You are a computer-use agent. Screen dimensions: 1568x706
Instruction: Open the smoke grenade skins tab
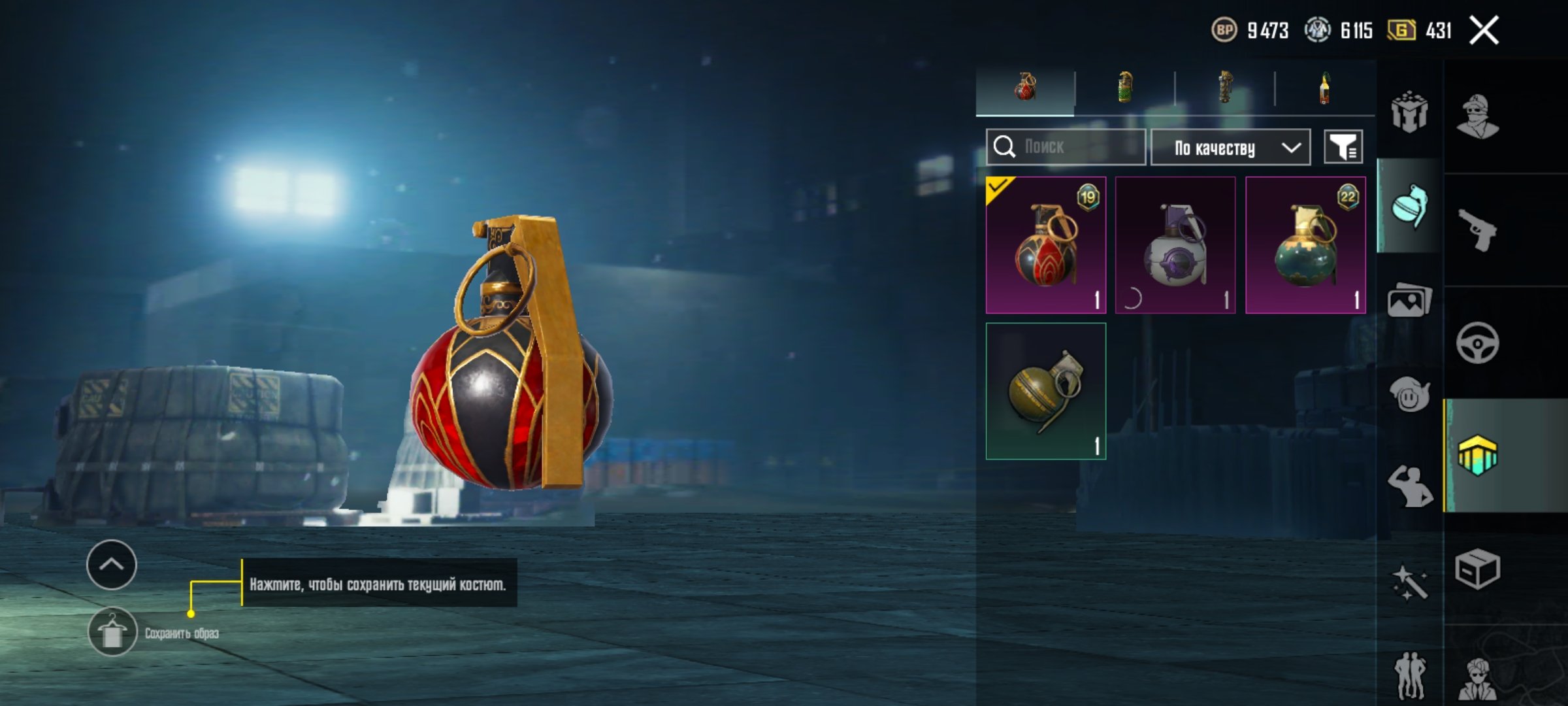coord(1124,88)
